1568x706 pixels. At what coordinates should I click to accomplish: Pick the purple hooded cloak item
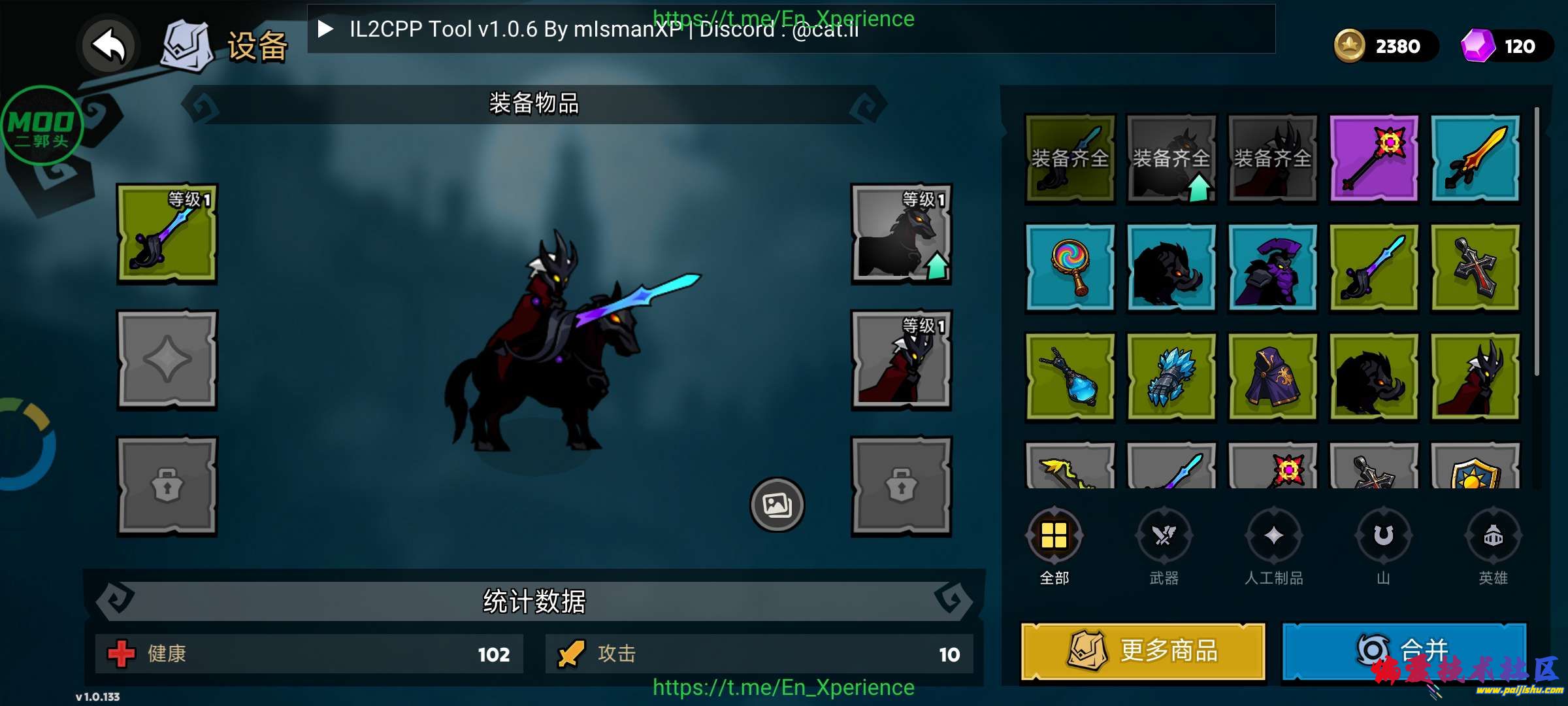click(x=1272, y=377)
